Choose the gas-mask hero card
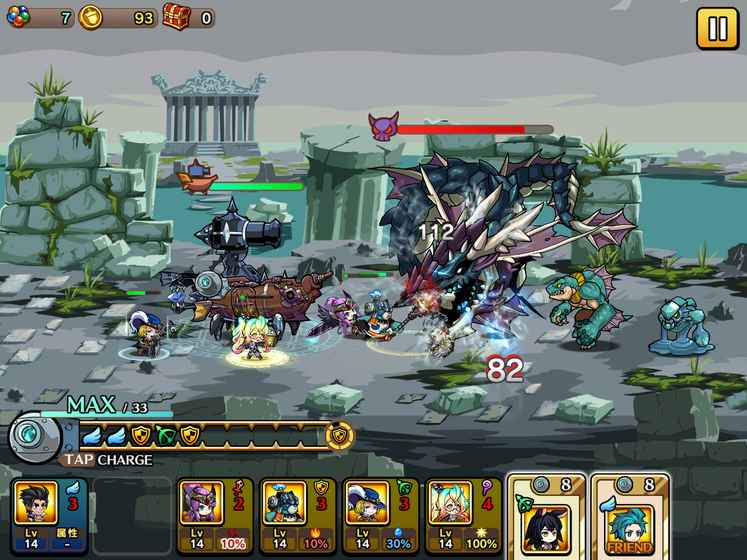This screenshot has height=560, width=747. tap(296, 515)
